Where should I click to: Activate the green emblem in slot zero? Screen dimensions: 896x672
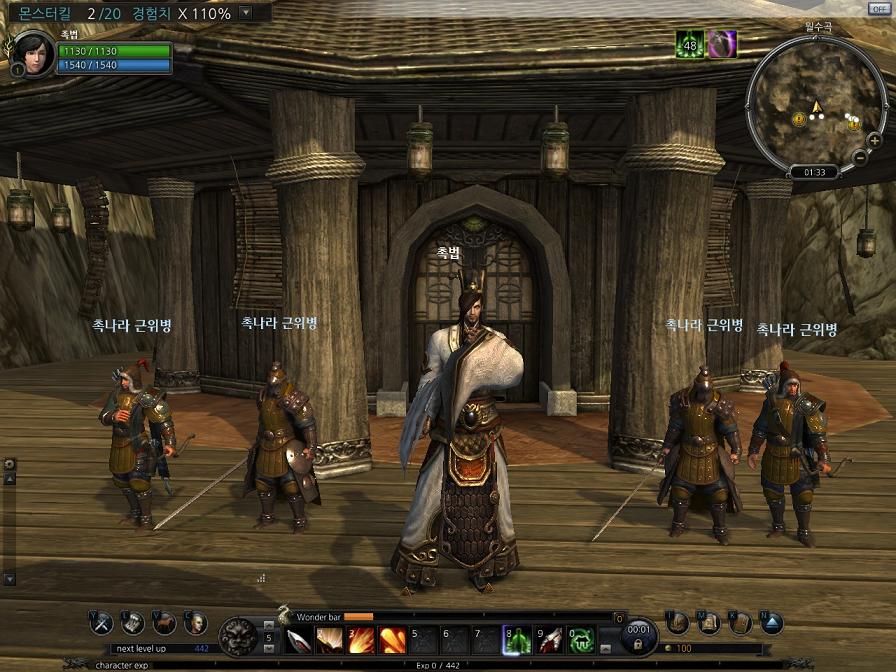581,639
